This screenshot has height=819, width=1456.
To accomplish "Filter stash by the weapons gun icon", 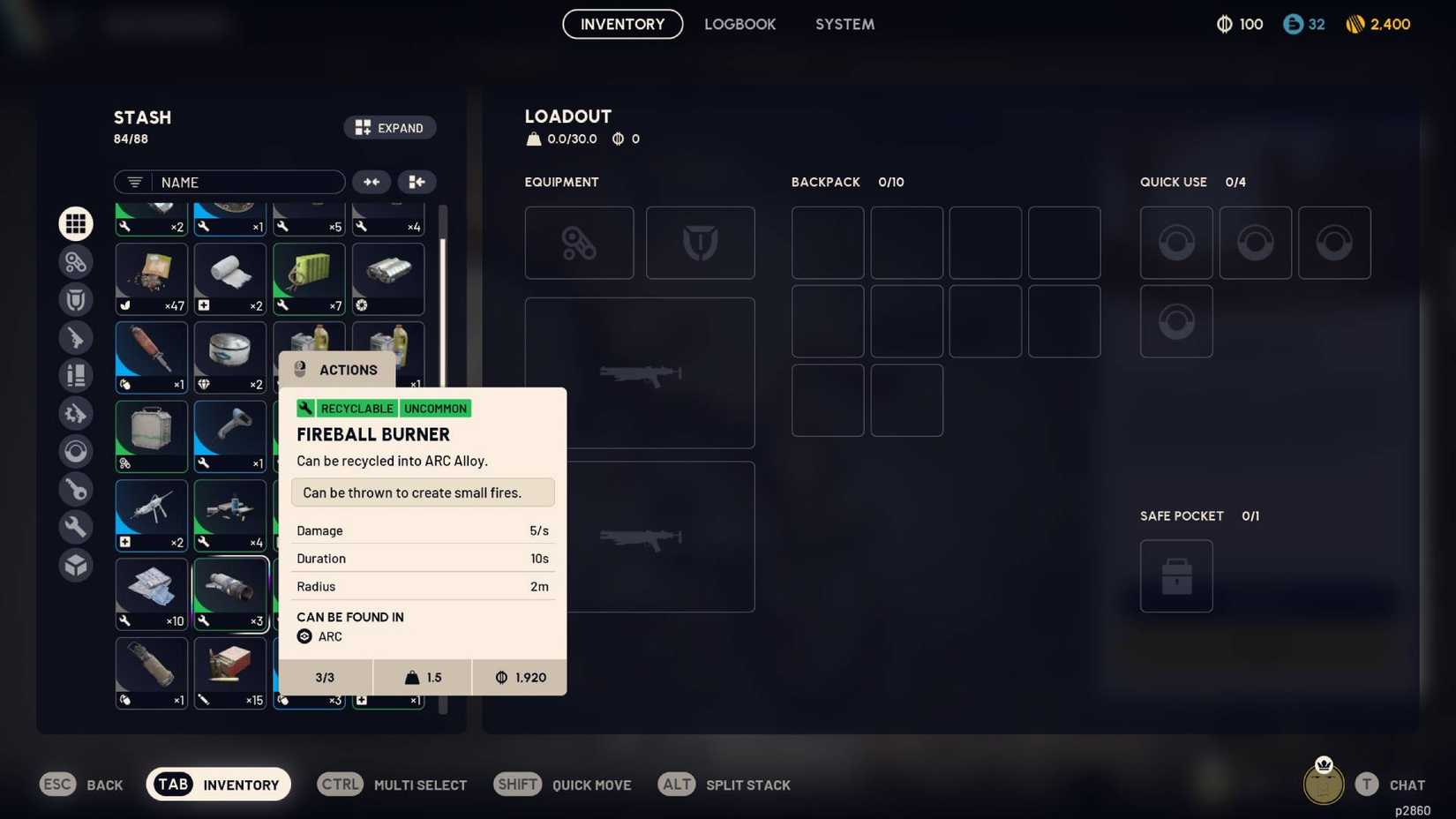I will 75,337.
